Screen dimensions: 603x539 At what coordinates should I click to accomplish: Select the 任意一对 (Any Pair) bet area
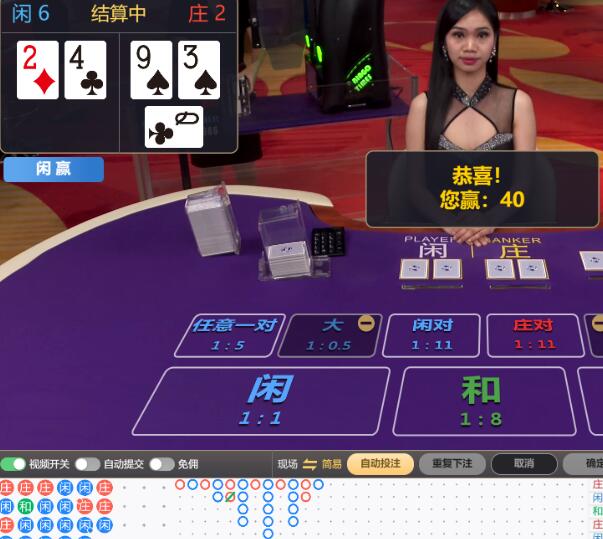point(232,335)
